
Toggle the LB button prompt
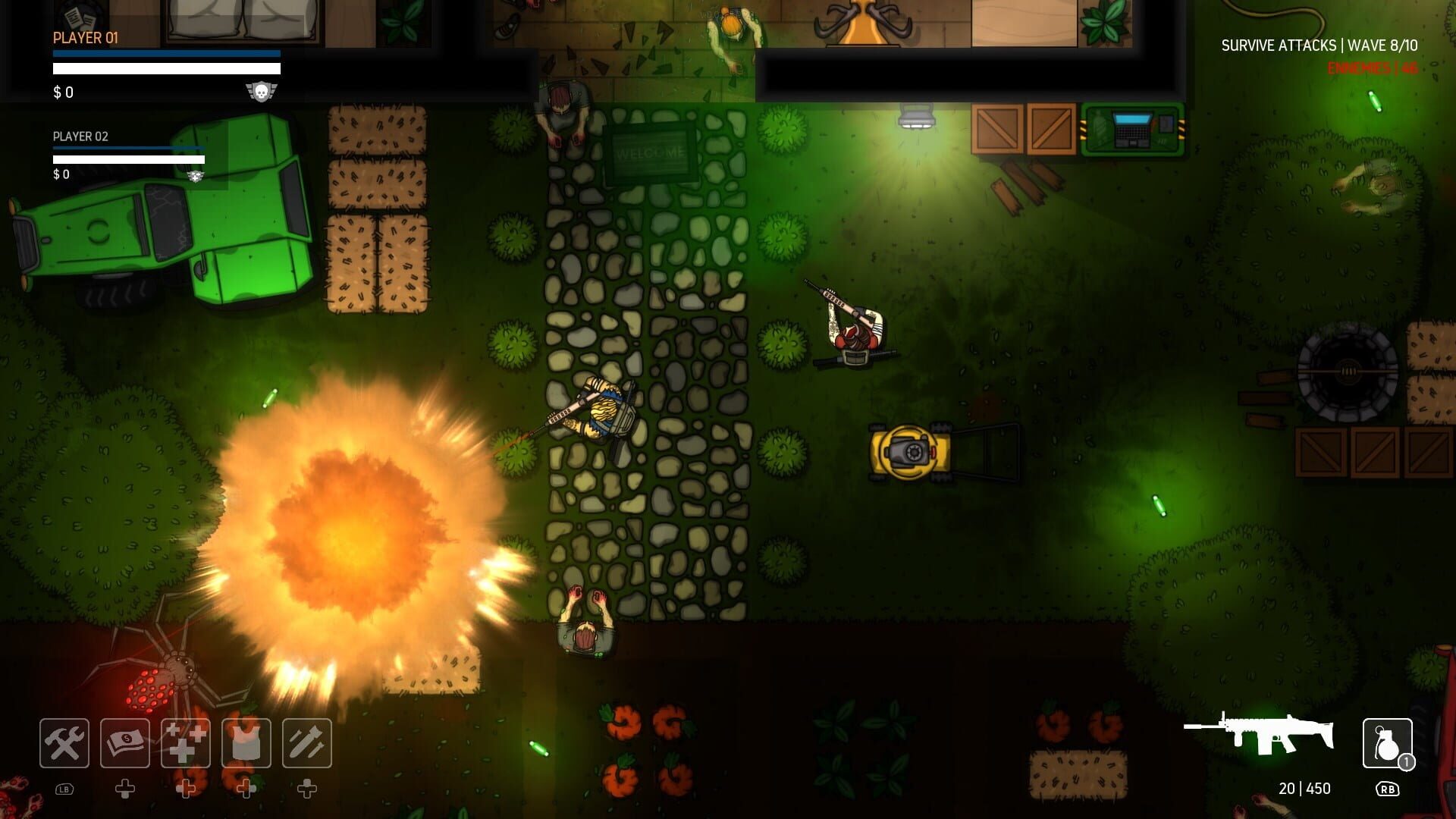coord(64,789)
